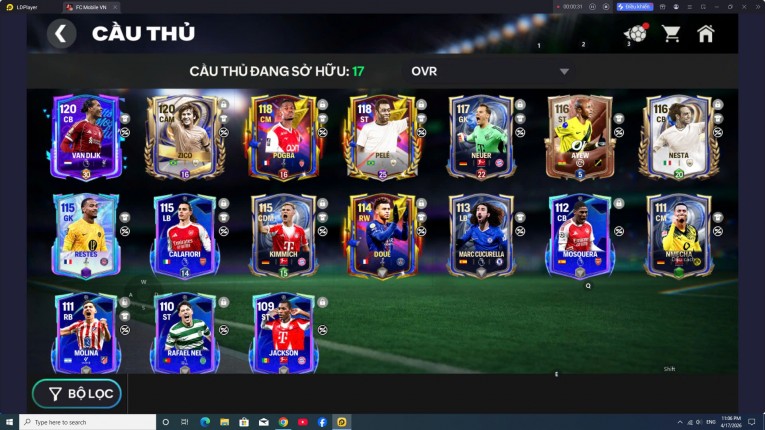This screenshot has height=430, width=765.
Task: Open the shopping cart store
Action: click(x=671, y=34)
